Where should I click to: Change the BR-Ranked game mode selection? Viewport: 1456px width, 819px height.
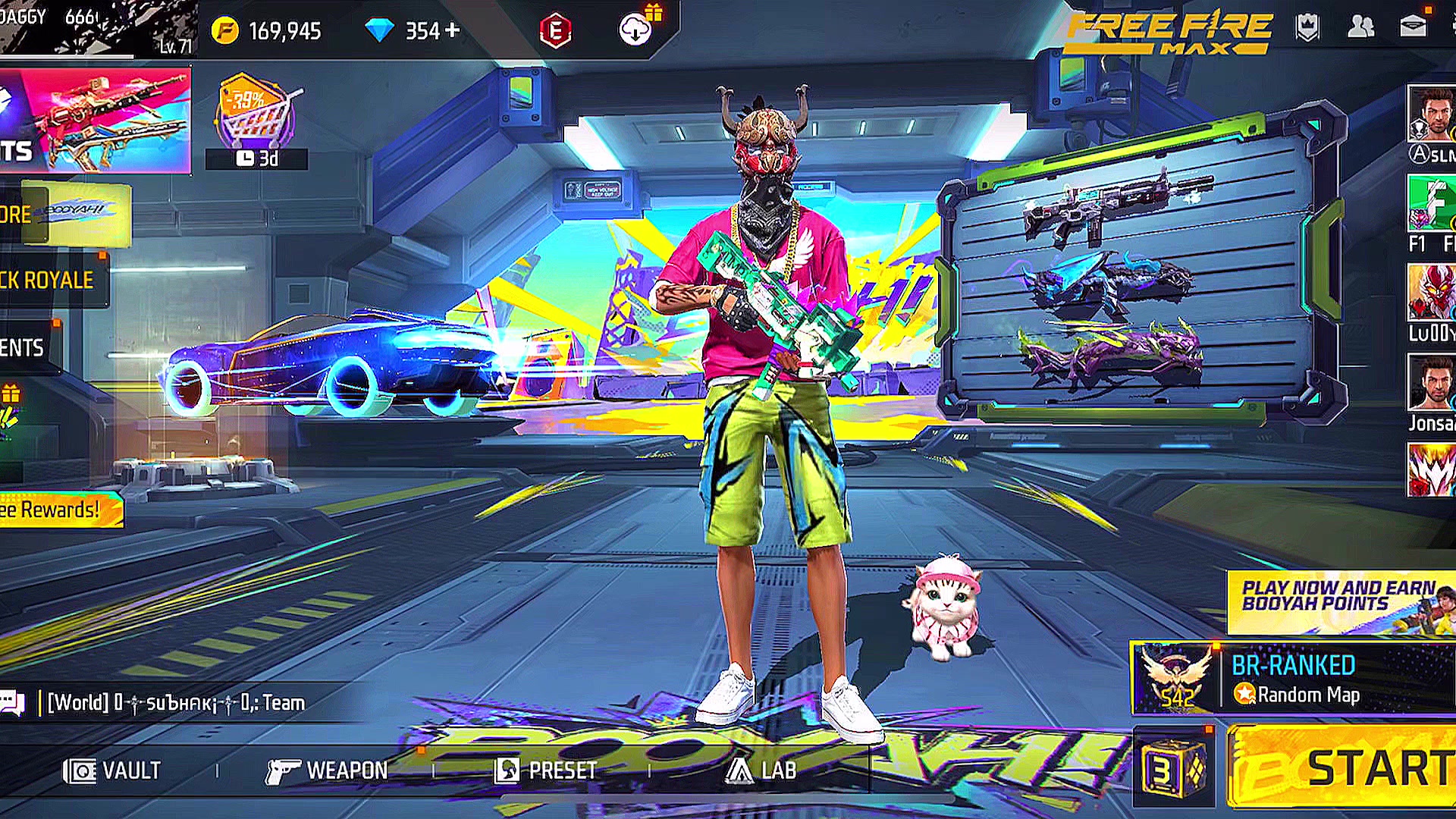click(x=1293, y=679)
